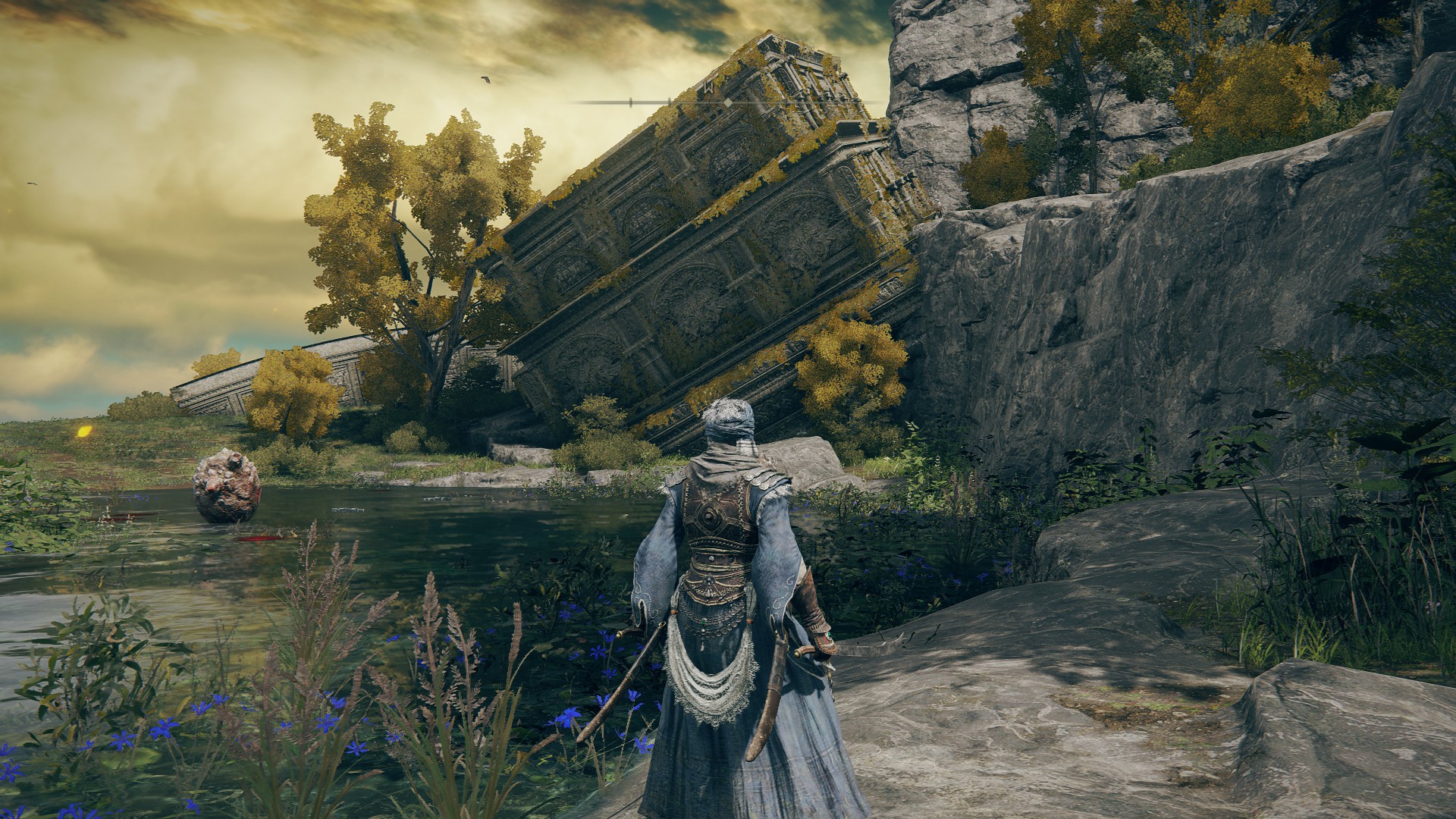Click the diamond center marker on the compass

tap(728, 102)
